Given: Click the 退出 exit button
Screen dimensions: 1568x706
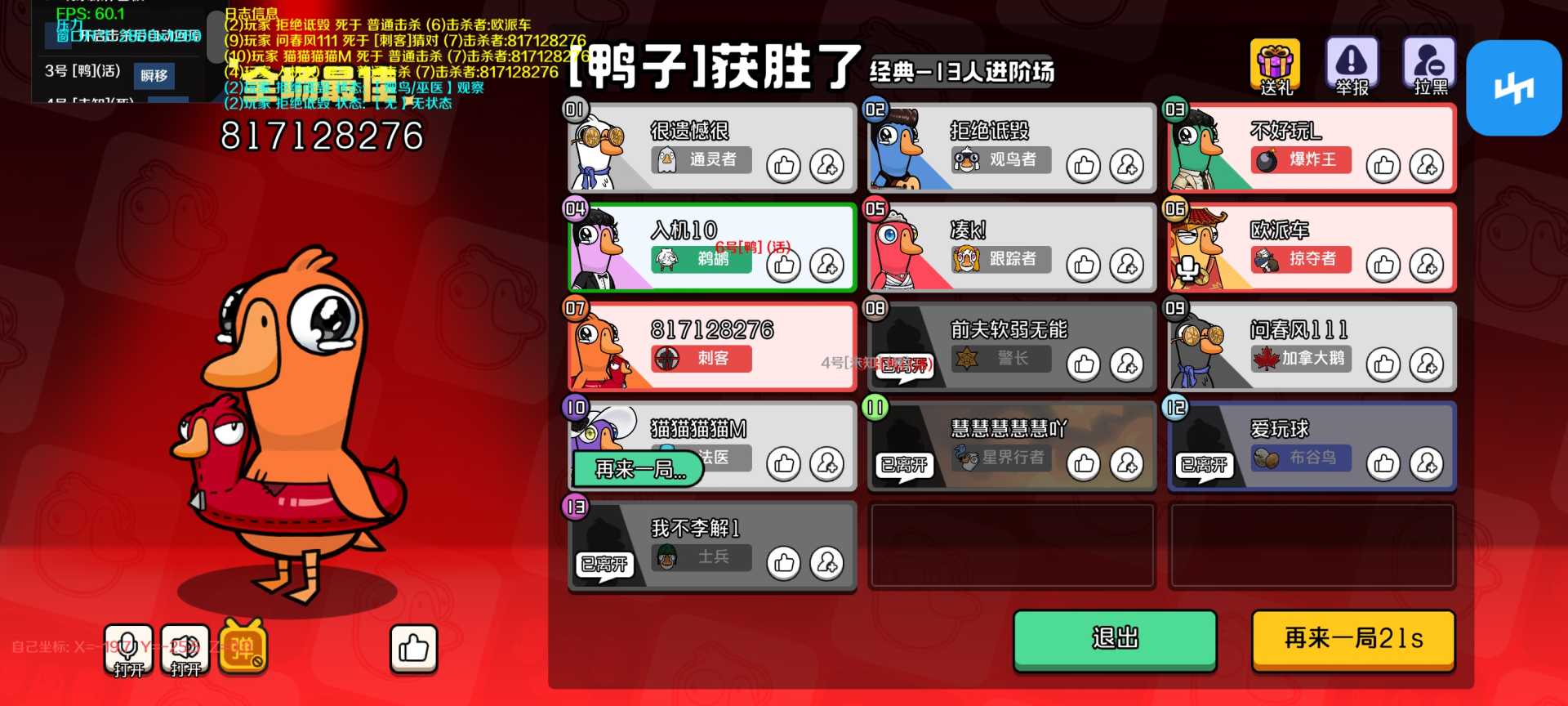Looking at the screenshot, I should (x=1113, y=641).
